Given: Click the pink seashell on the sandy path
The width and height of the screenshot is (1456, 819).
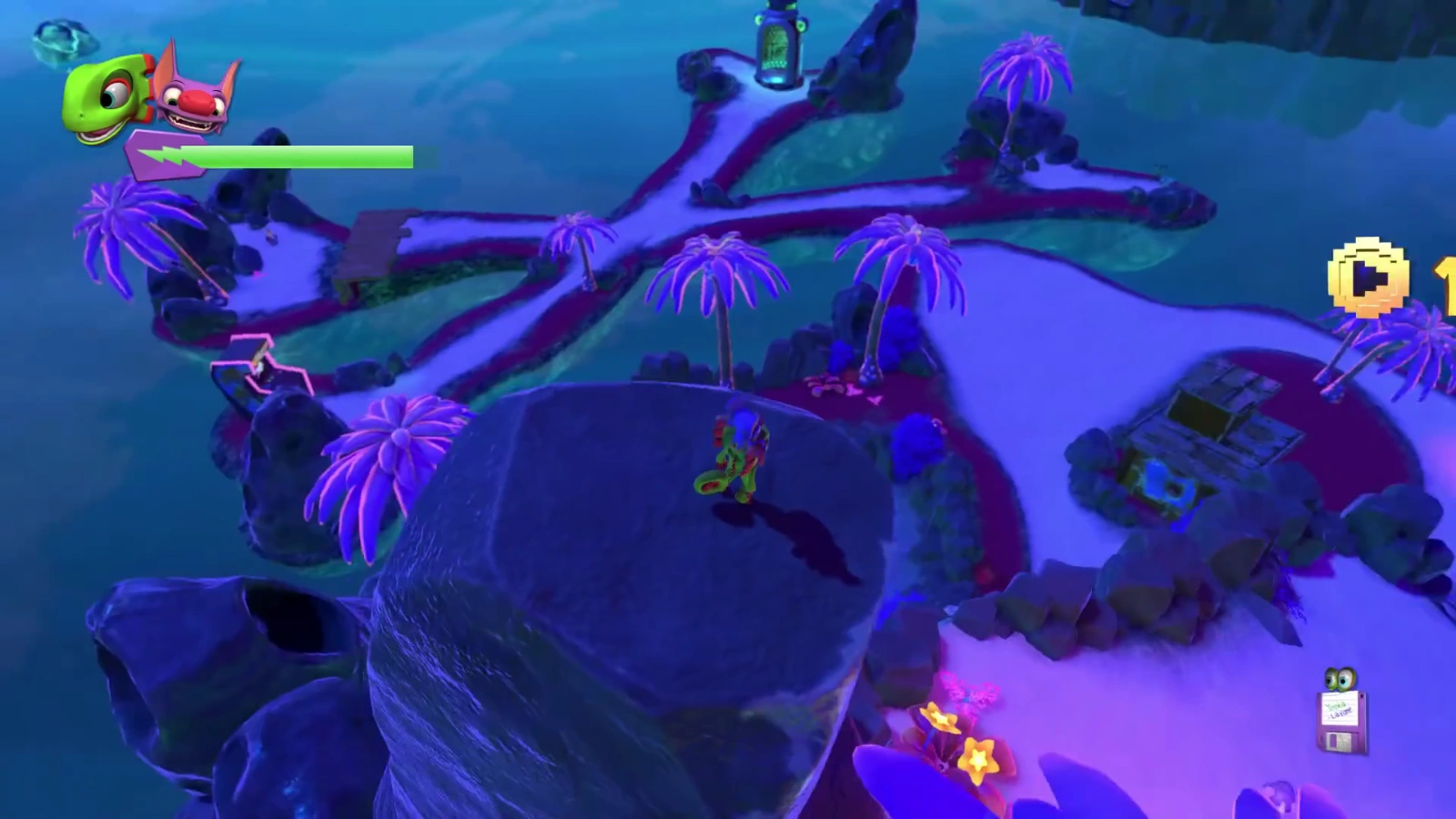Looking at the screenshot, I should [854, 389].
